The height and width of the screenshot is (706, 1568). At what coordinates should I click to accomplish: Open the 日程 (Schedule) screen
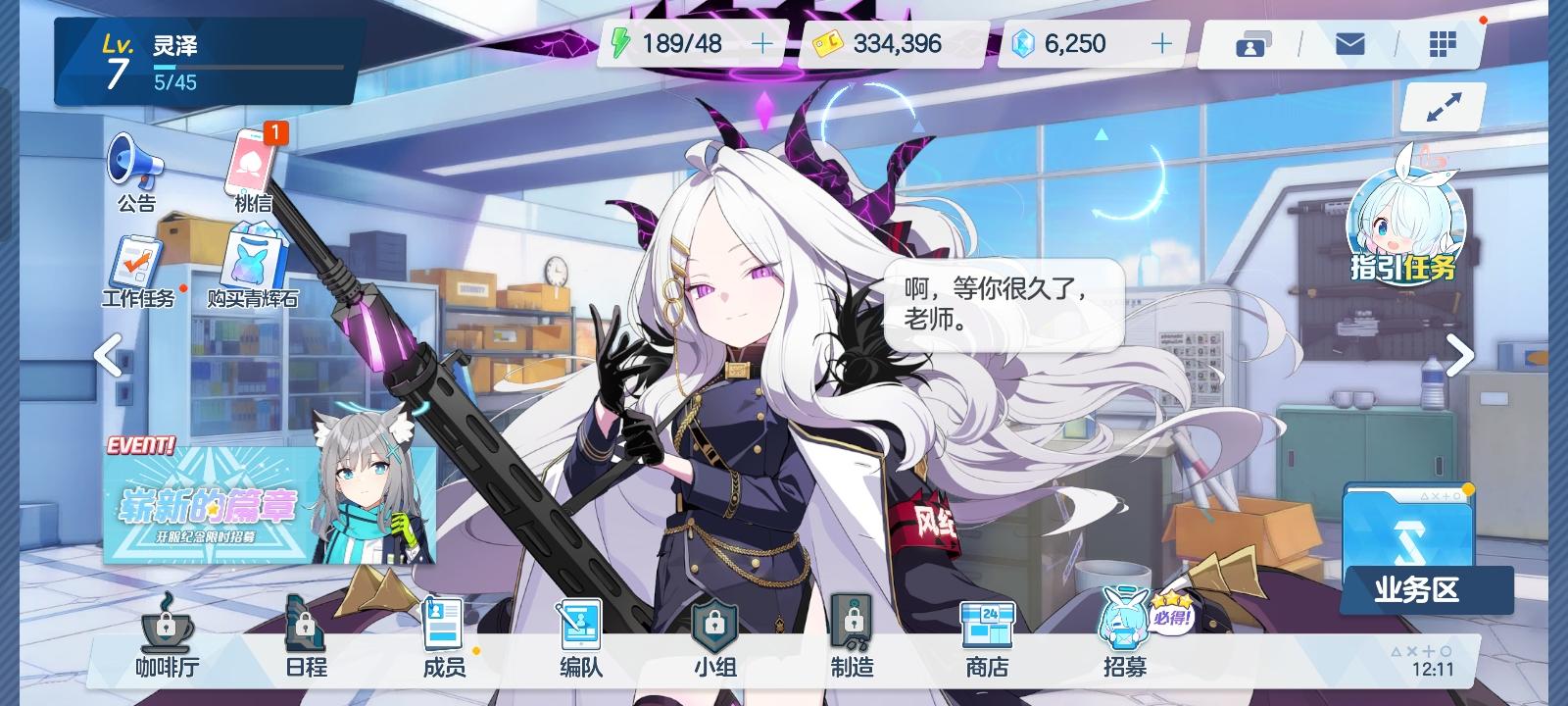(x=304, y=637)
